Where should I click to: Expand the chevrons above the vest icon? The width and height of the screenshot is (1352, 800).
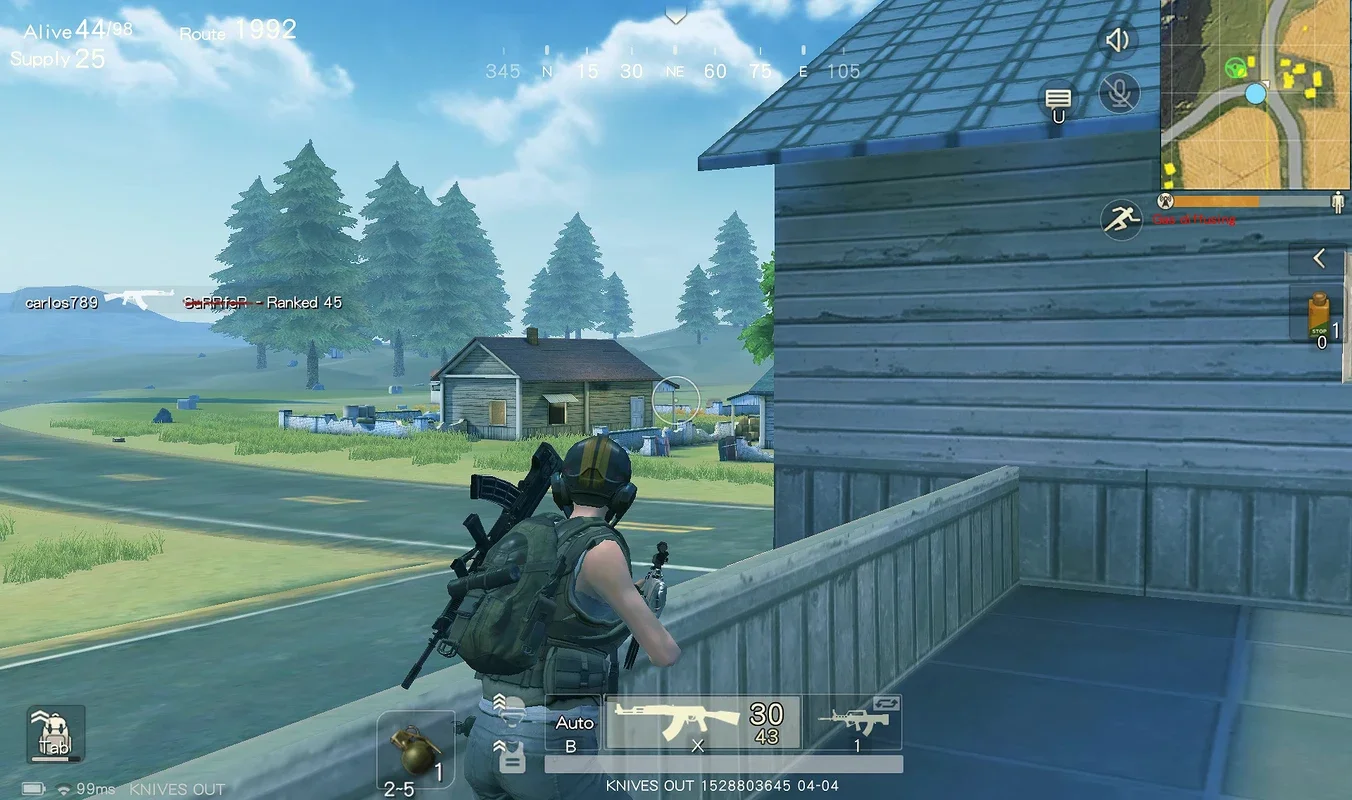(498, 745)
